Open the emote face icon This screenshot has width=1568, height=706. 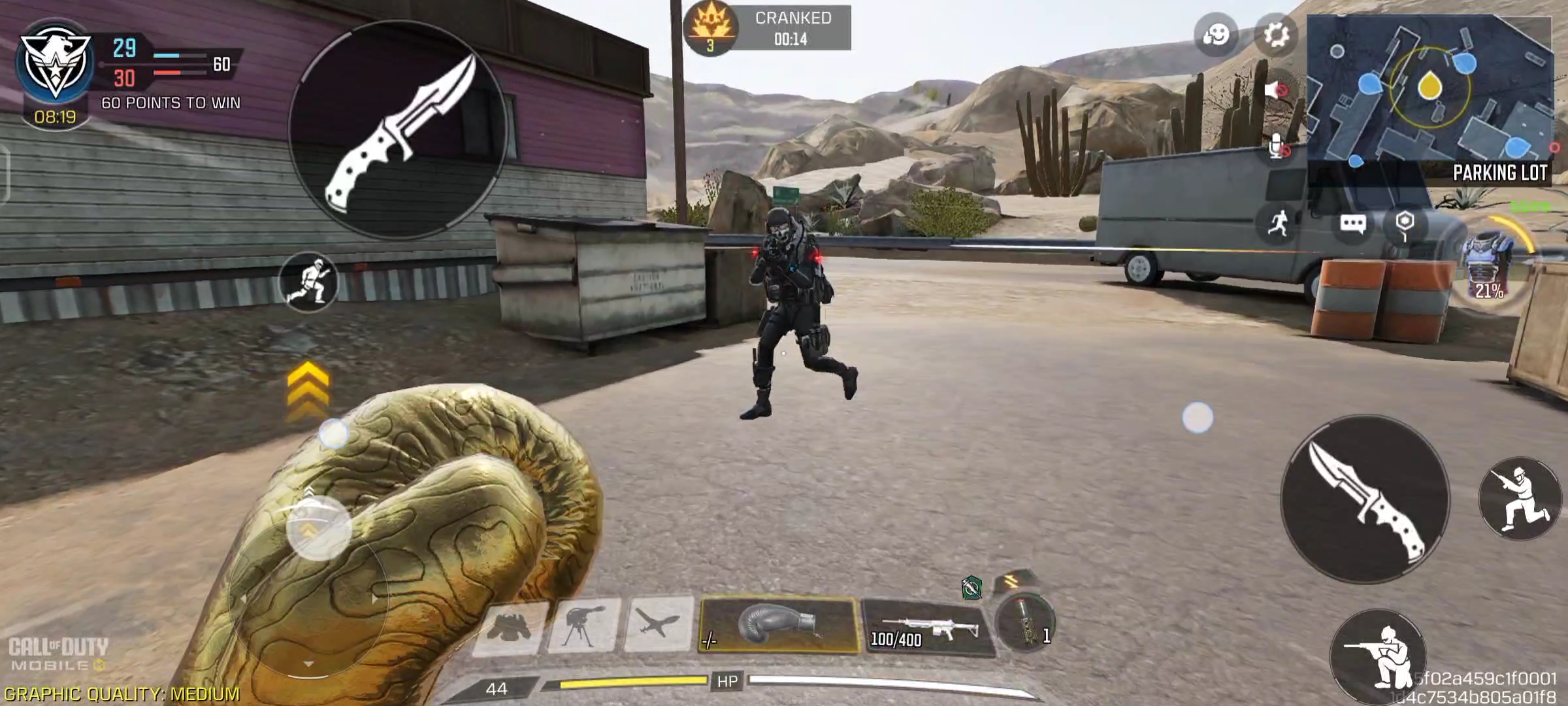tap(1216, 34)
